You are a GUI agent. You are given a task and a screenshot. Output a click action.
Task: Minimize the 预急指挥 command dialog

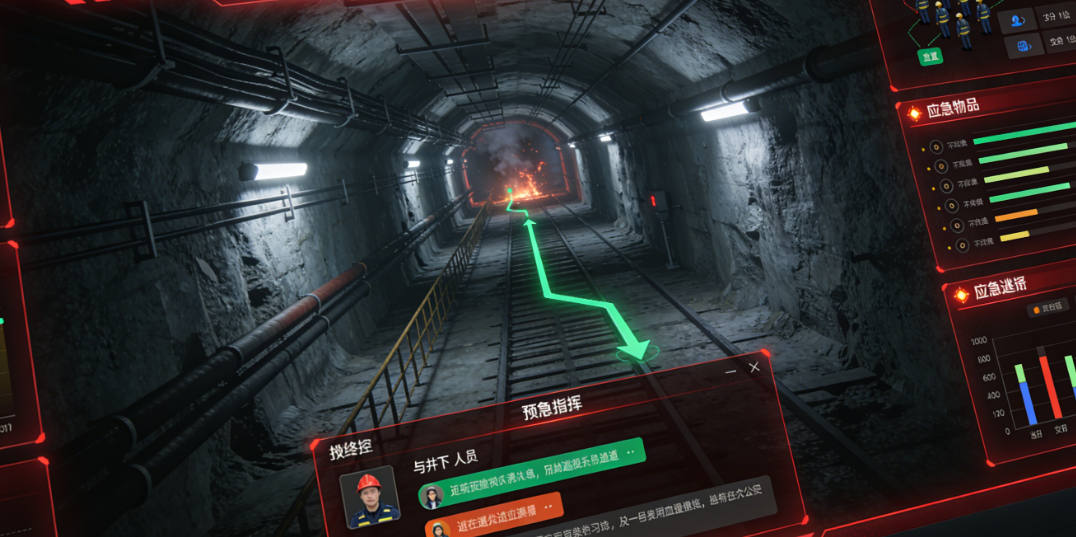pyautogui.click(x=731, y=370)
